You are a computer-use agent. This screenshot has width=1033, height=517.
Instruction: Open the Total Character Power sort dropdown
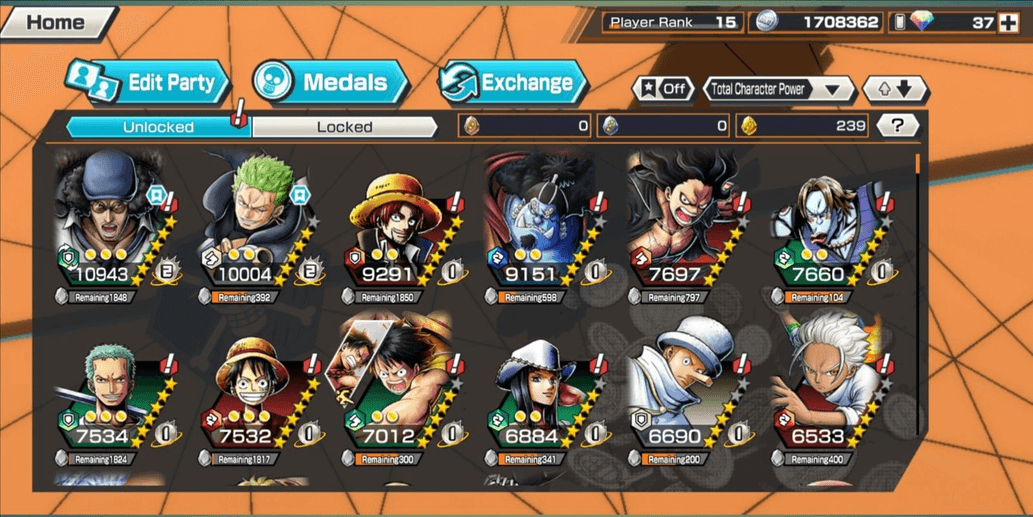tap(778, 89)
